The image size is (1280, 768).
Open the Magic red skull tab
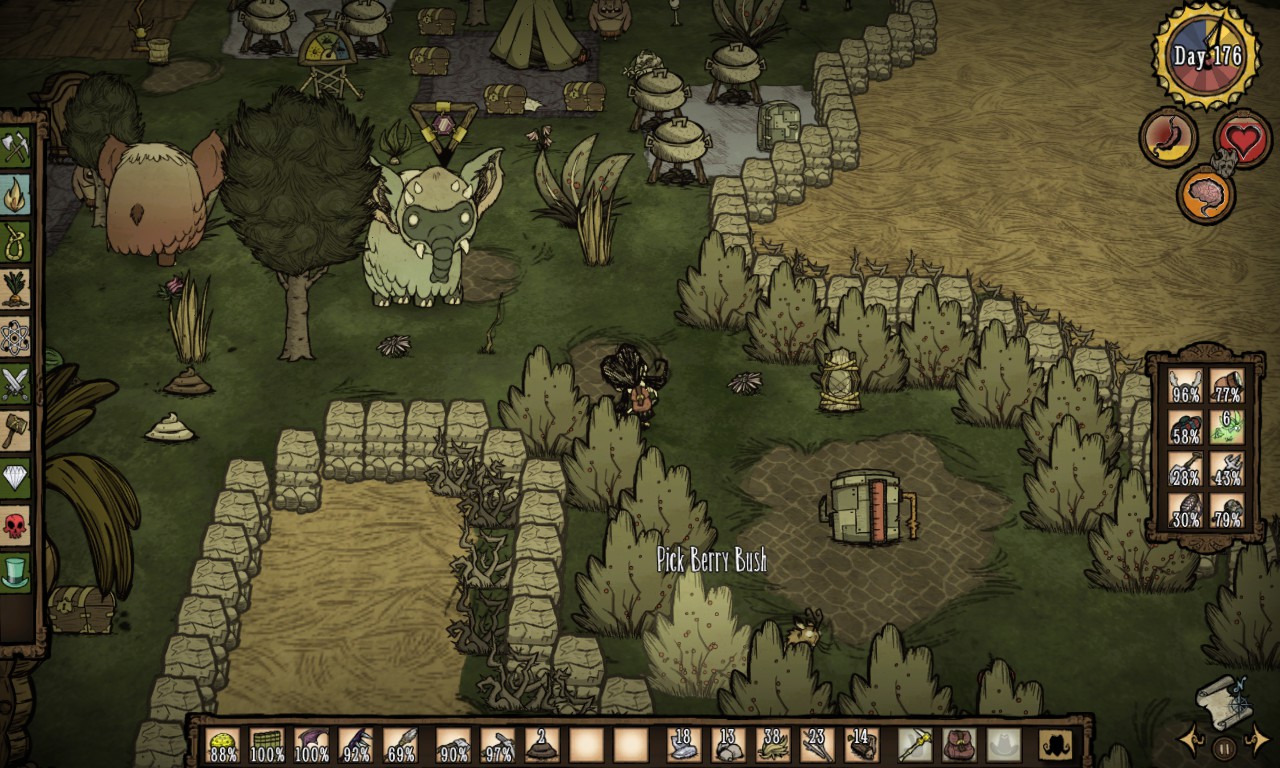click(15, 525)
